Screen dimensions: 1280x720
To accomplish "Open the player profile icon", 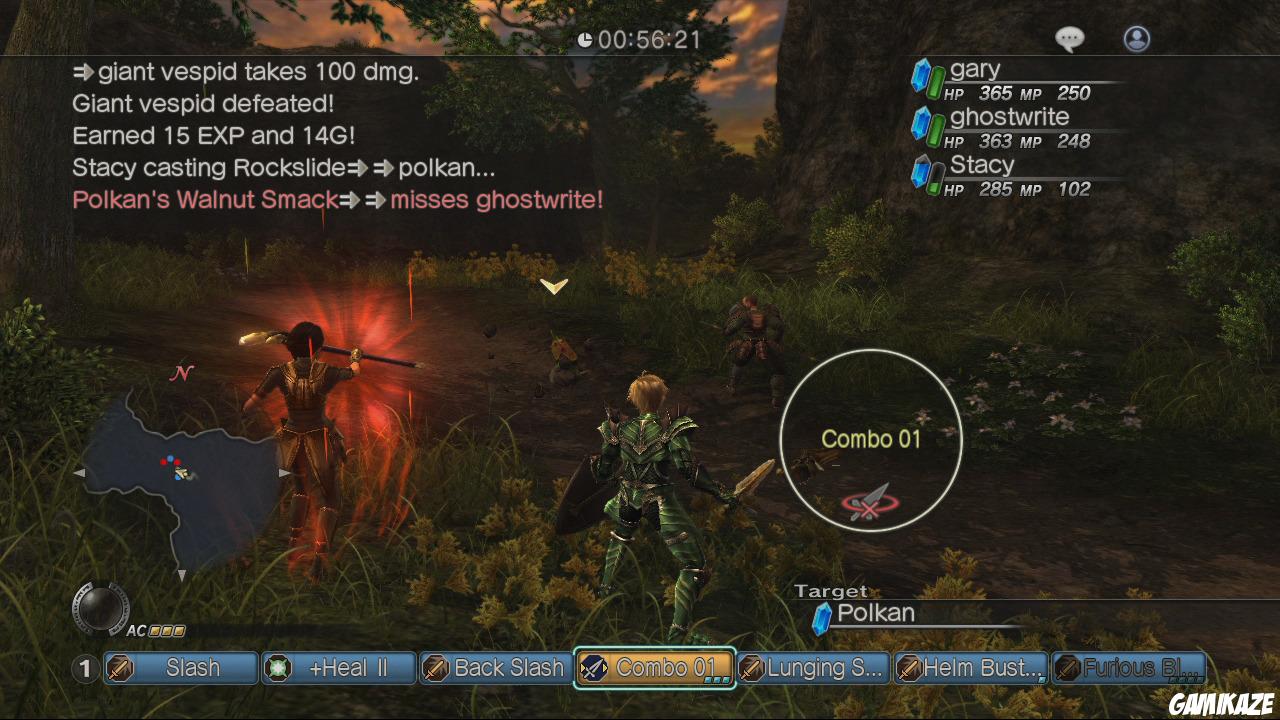I will pos(1137,39).
